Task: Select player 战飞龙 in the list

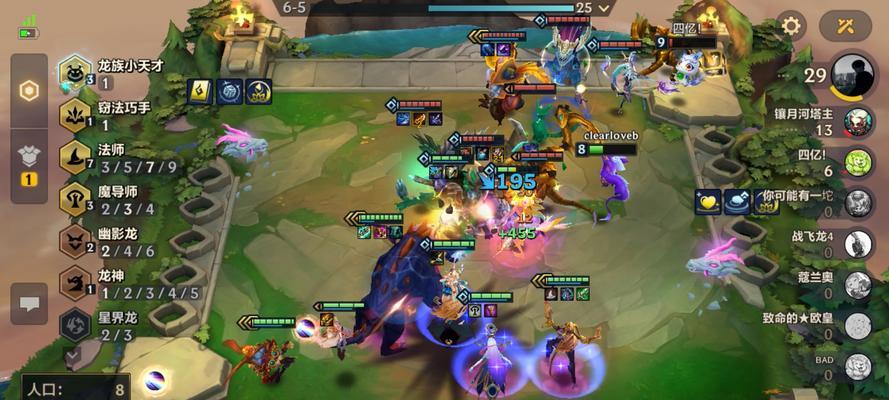Action: click(x=857, y=244)
